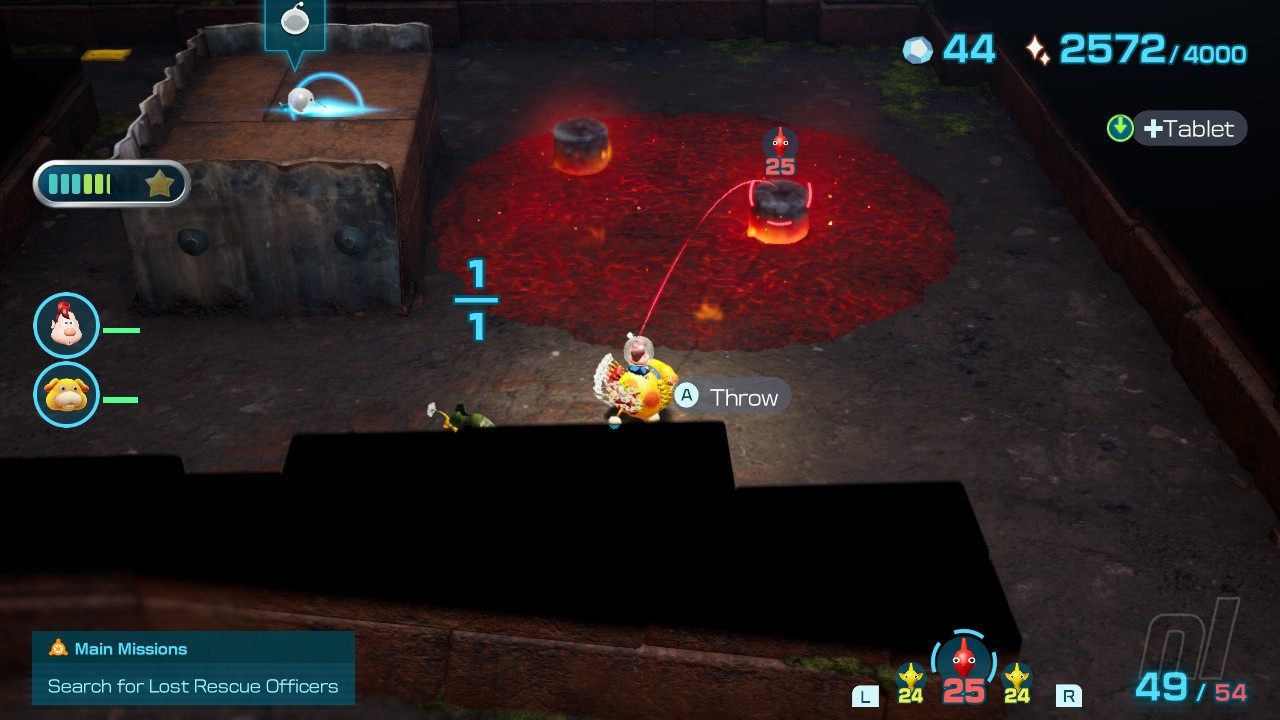
Task: Select the red Pikmin squad icon
Action: tap(963, 661)
